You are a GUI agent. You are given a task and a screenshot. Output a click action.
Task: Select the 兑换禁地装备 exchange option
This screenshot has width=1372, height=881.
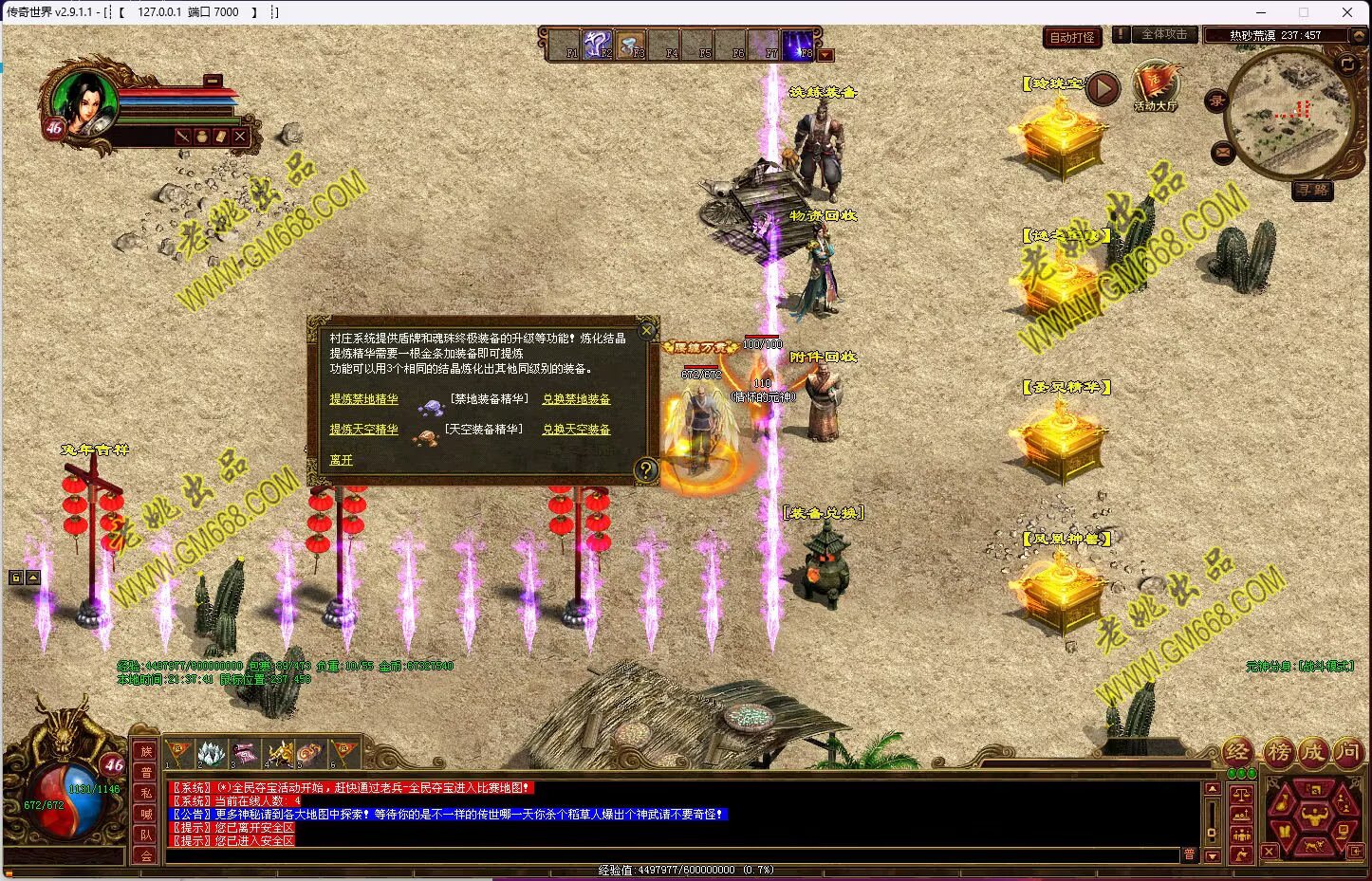(576, 399)
